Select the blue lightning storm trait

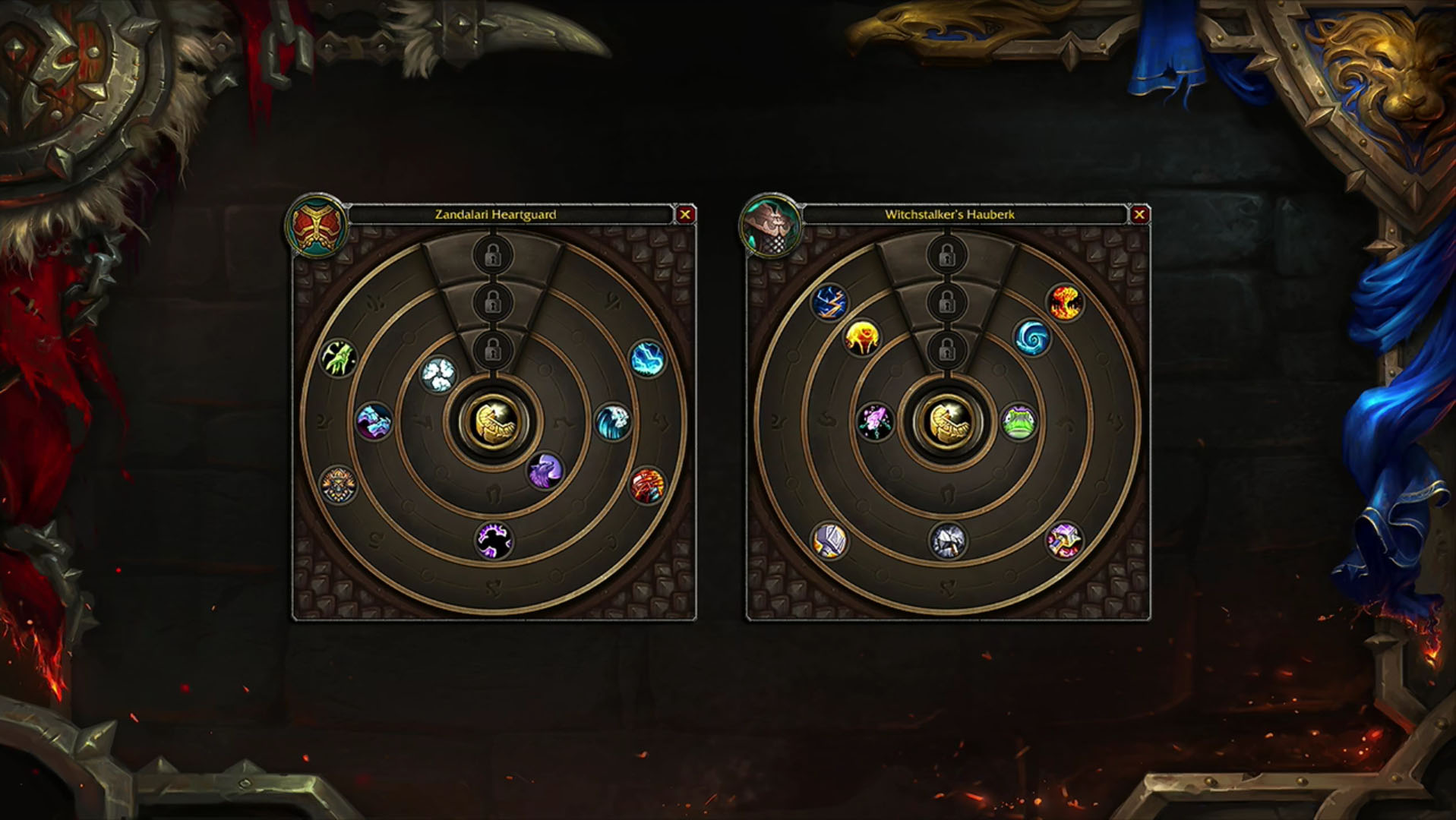(x=648, y=358)
